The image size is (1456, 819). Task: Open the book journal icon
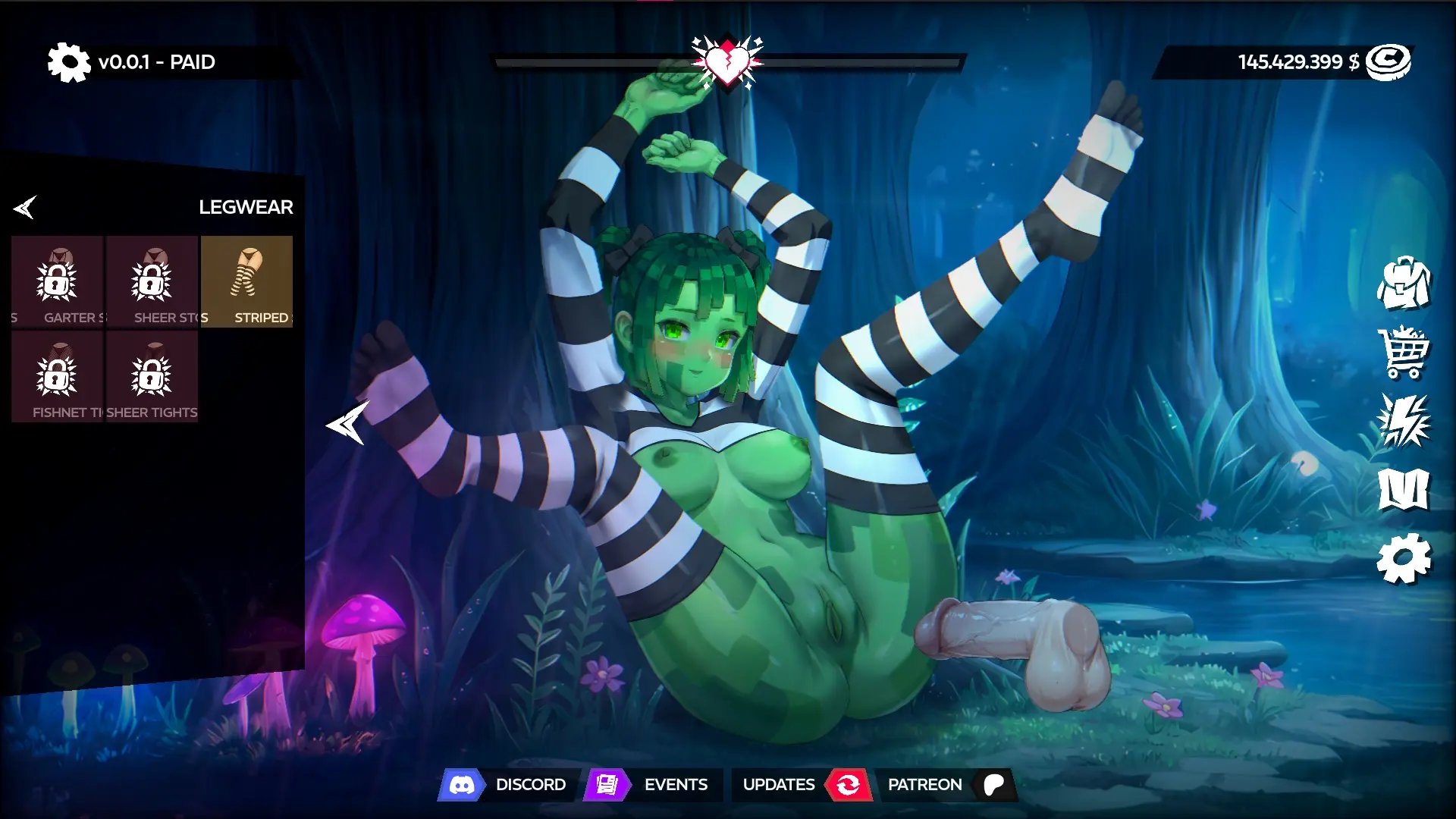coord(1404,490)
